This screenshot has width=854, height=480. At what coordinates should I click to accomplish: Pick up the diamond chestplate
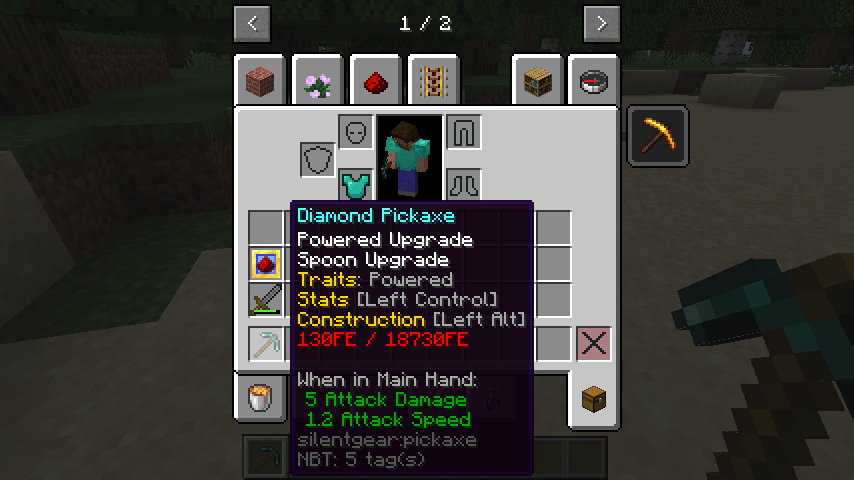355,185
